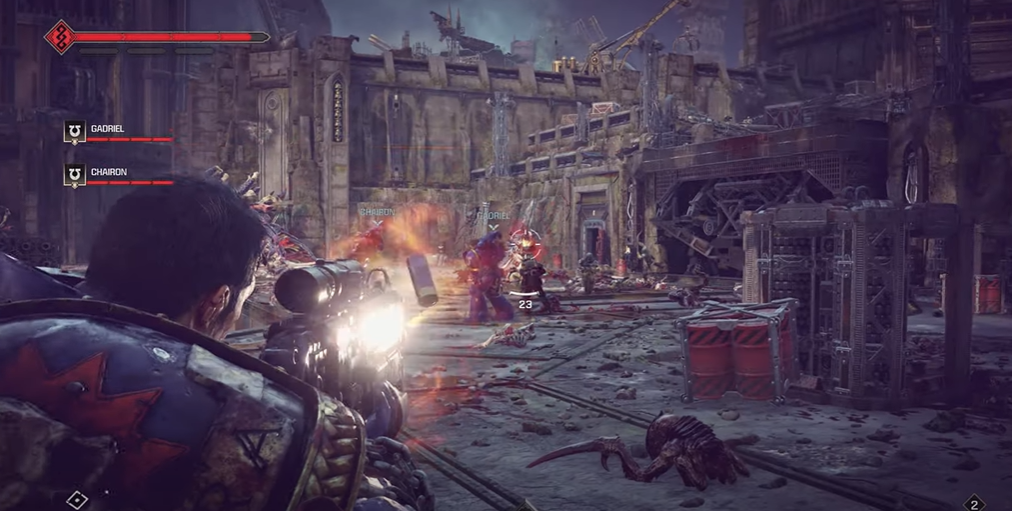Click the diamond icon showing number 2

(x=974, y=503)
